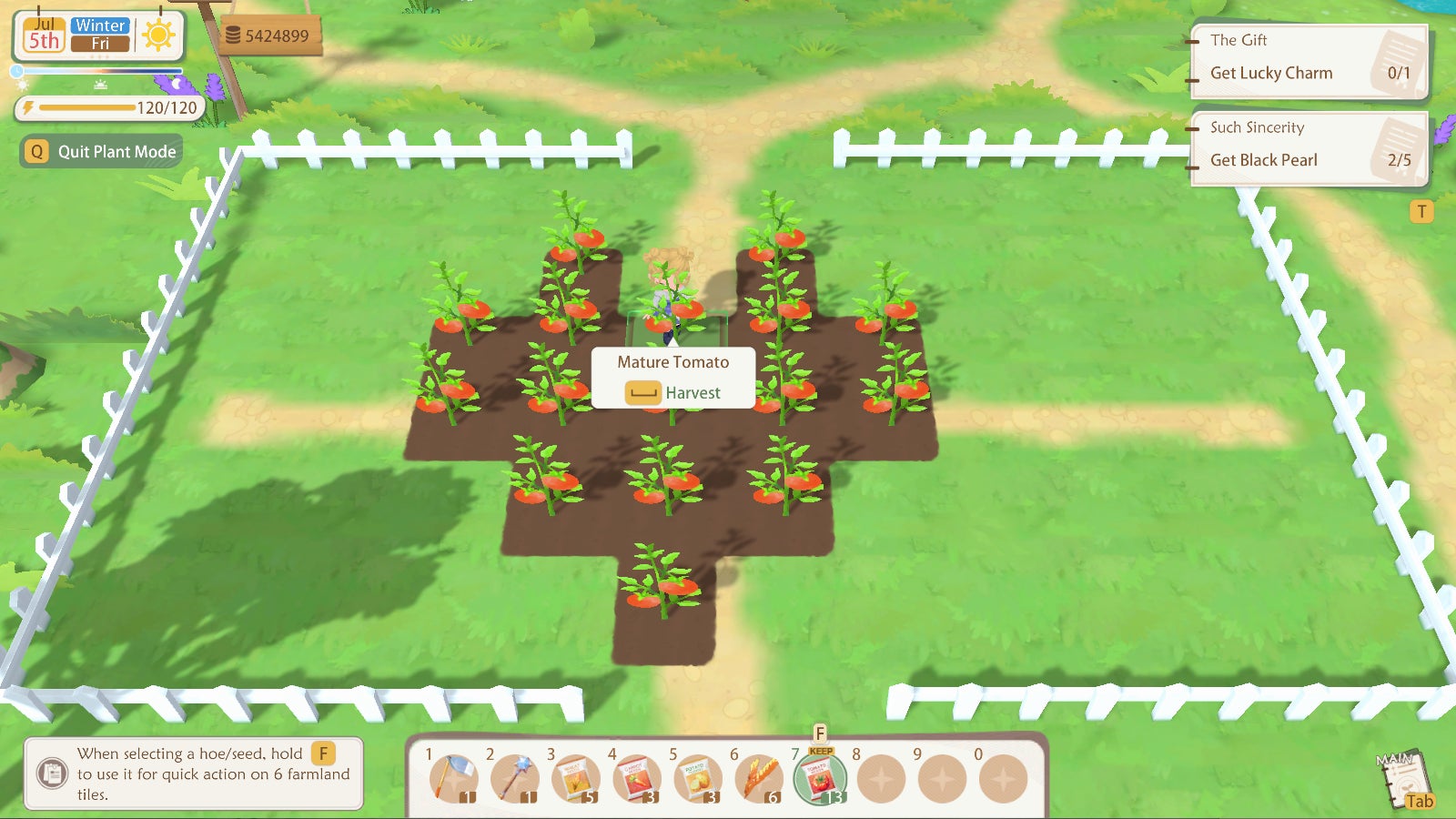The height and width of the screenshot is (819, 1456).
Task: Click Quit Plant Mode
Action: [99, 151]
